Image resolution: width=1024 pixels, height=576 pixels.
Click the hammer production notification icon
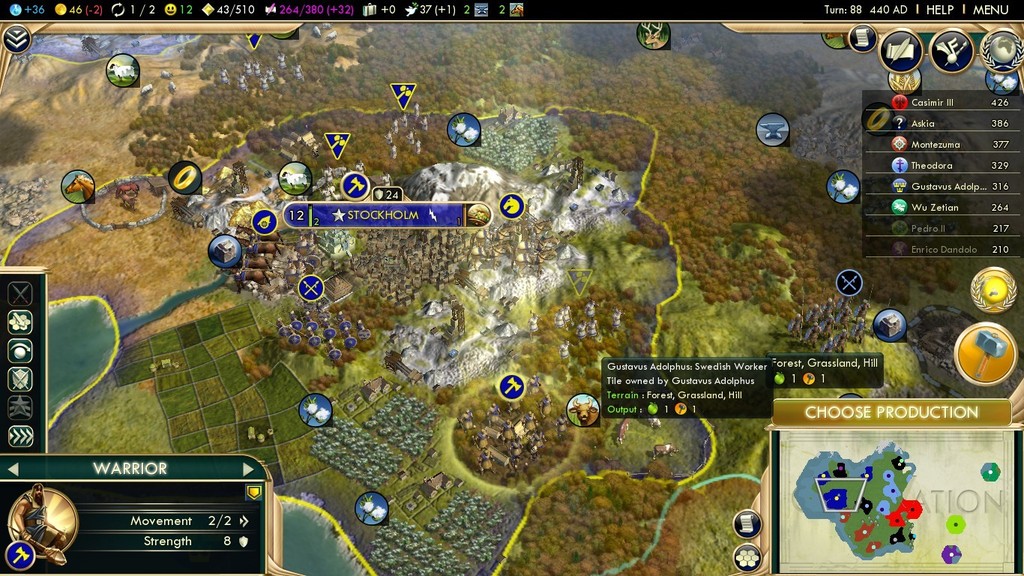985,352
